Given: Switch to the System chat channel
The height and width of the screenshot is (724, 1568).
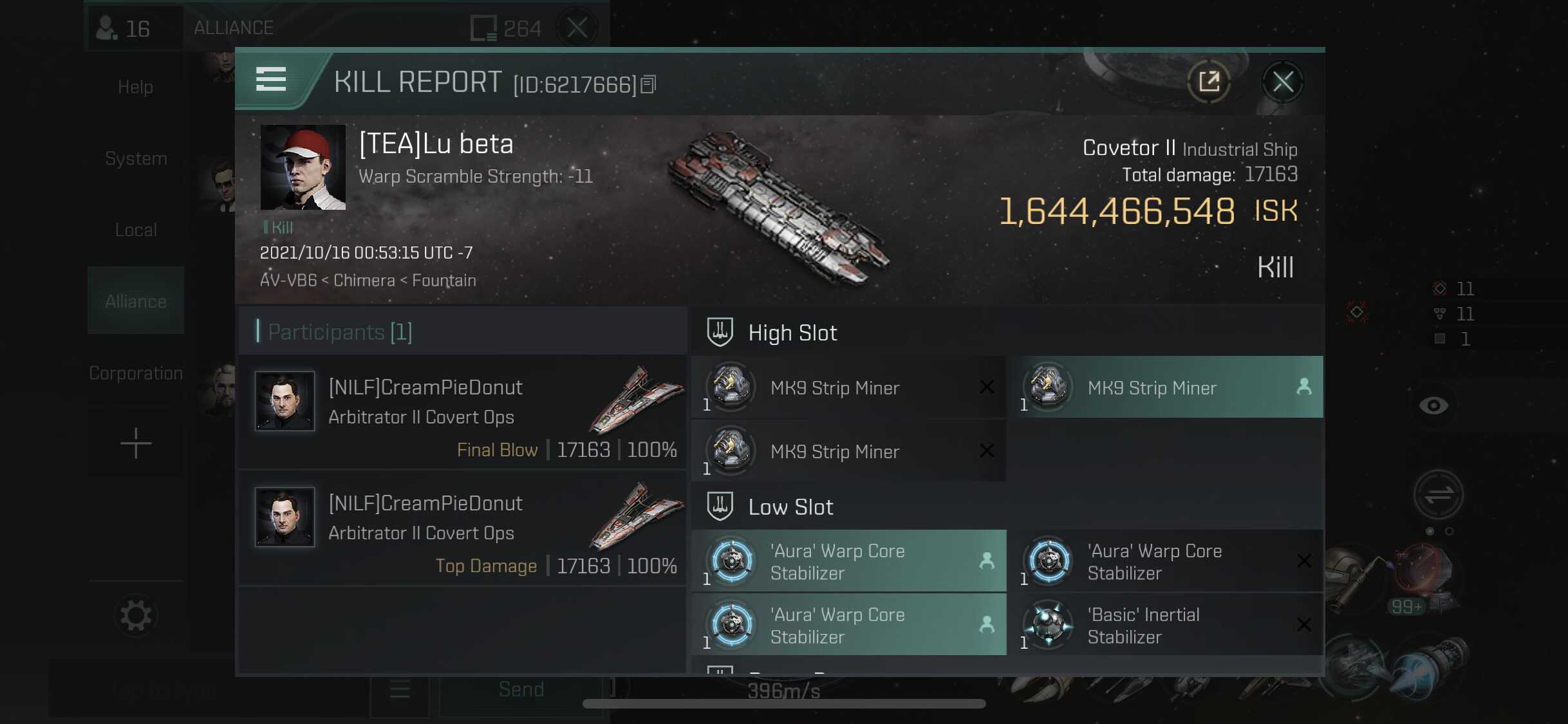Looking at the screenshot, I should click(x=135, y=158).
